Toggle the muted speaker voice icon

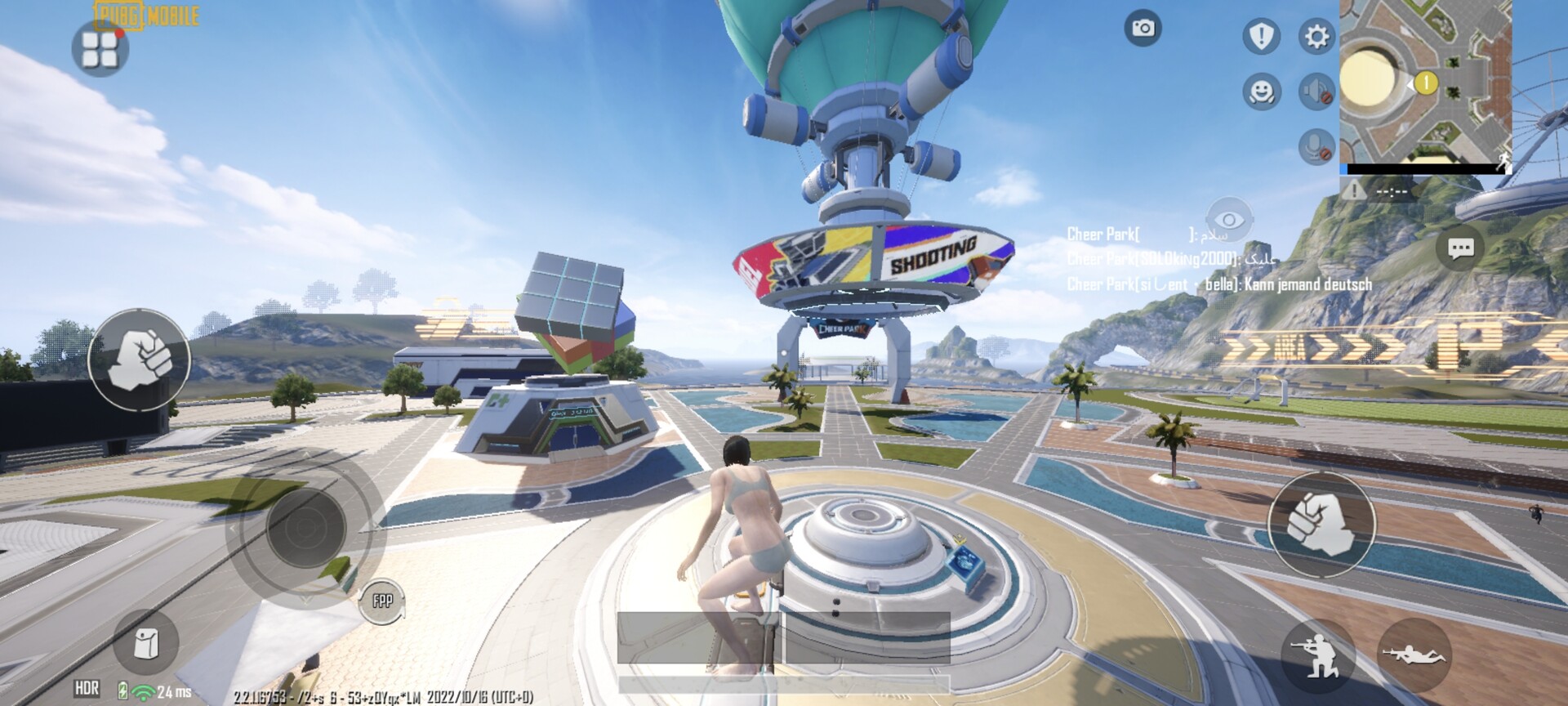1316,92
